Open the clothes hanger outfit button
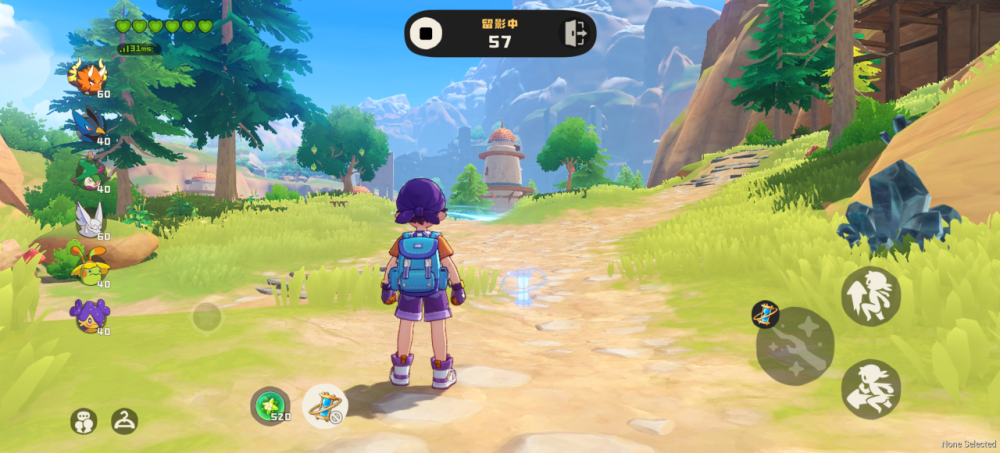The height and width of the screenshot is (453, 1000). 125,421
